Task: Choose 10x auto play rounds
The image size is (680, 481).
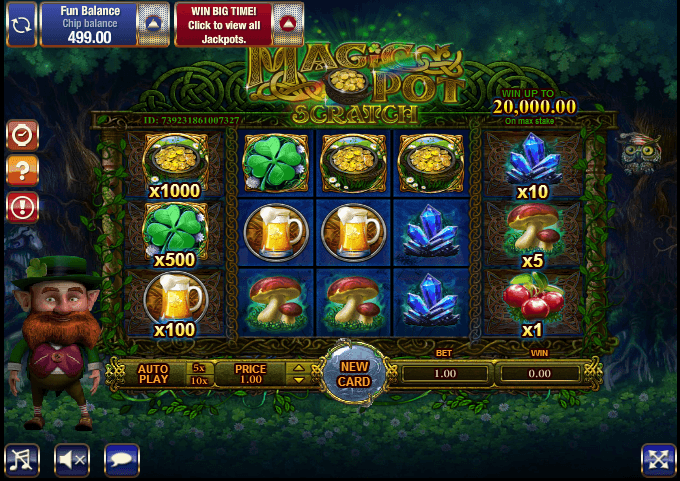Action: [x=198, y=381]
